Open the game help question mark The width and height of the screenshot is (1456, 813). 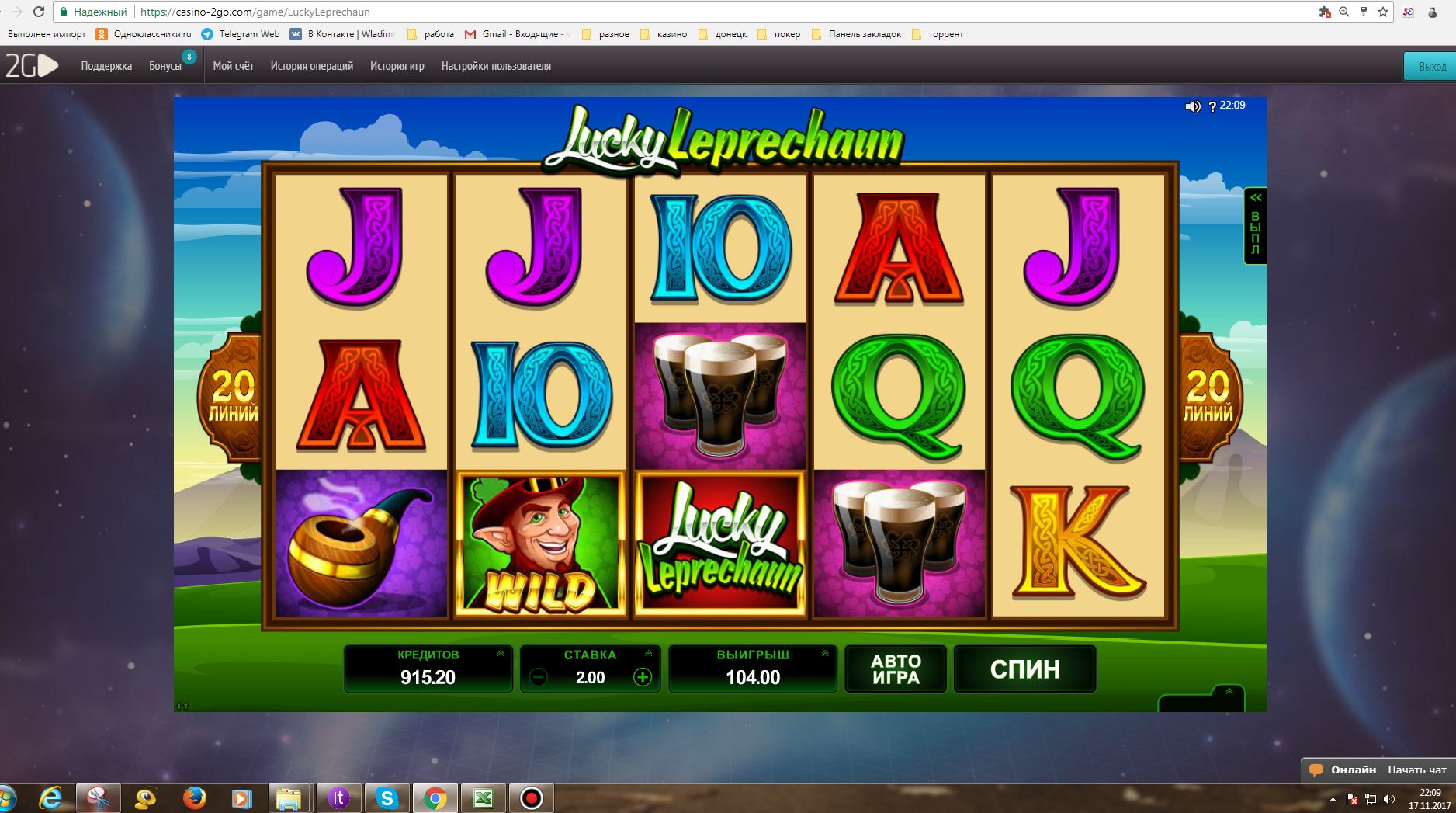[x=1212, y=107]
